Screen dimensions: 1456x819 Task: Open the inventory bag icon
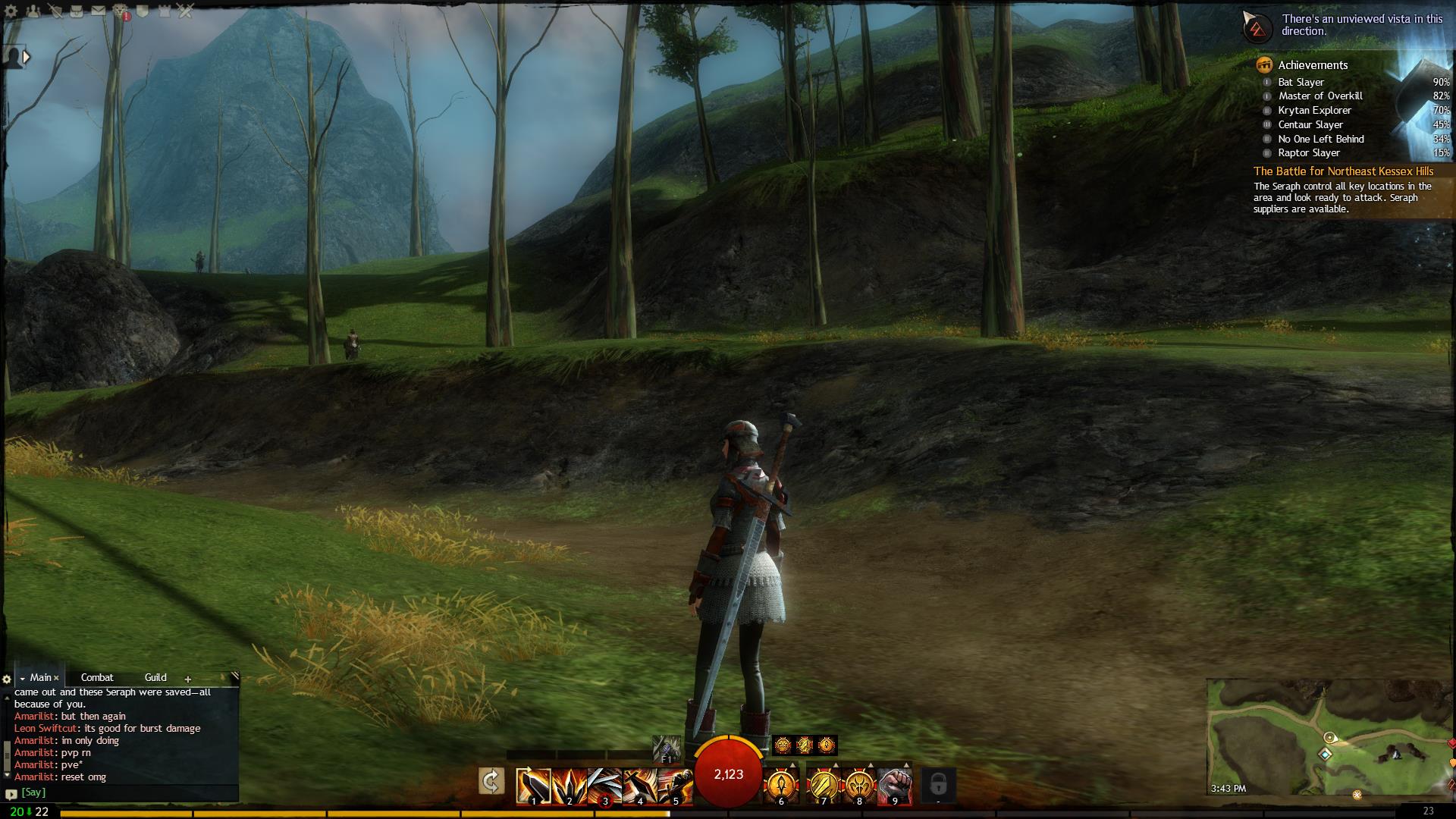tap(76, 11)
